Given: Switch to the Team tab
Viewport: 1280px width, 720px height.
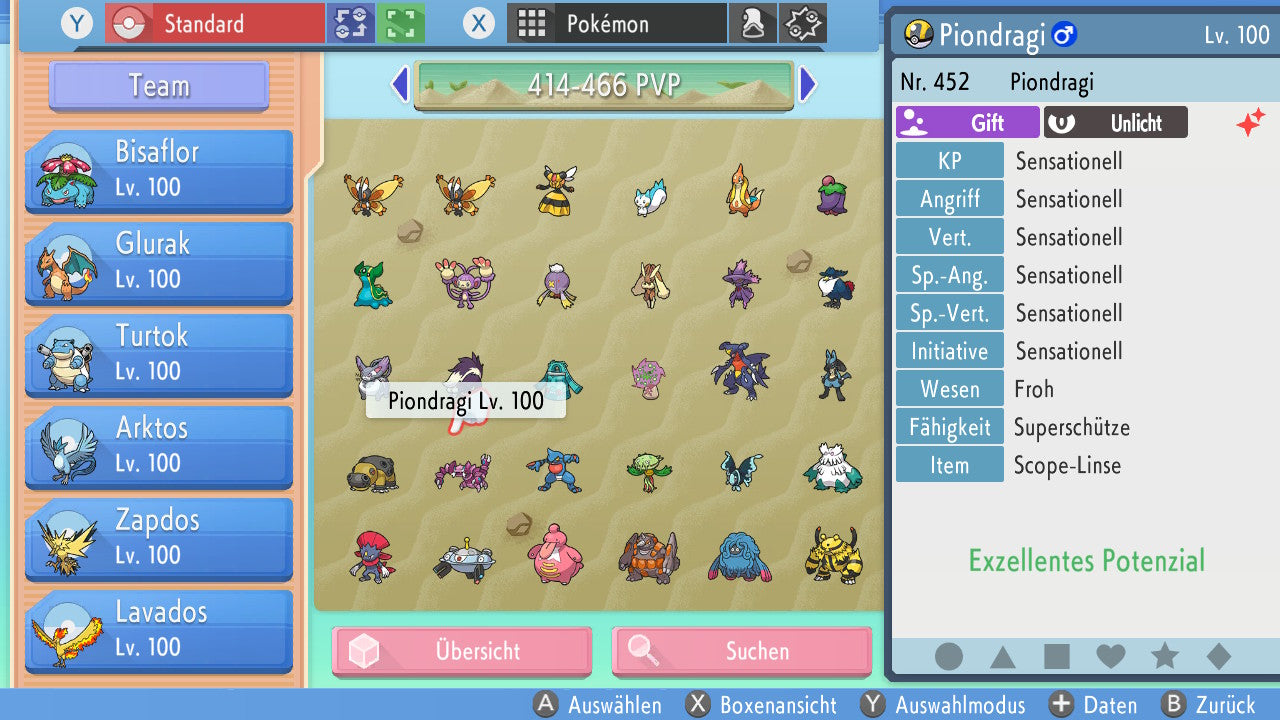Looking at the screenshot, I should click(x=157, y=86).
